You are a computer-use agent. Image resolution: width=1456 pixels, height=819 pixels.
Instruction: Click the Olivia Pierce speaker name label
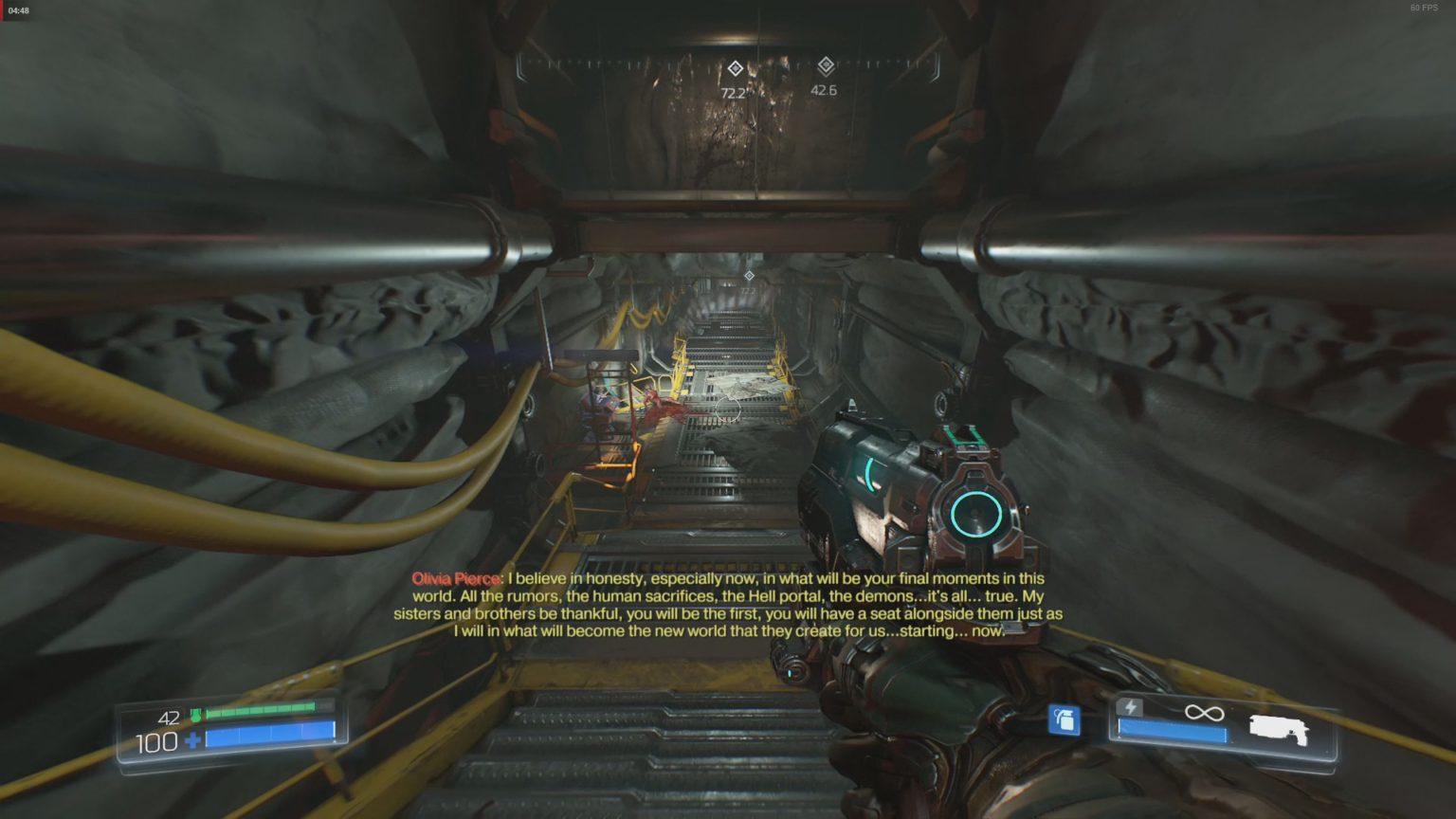pyautogui.click(x=453, y=577)
